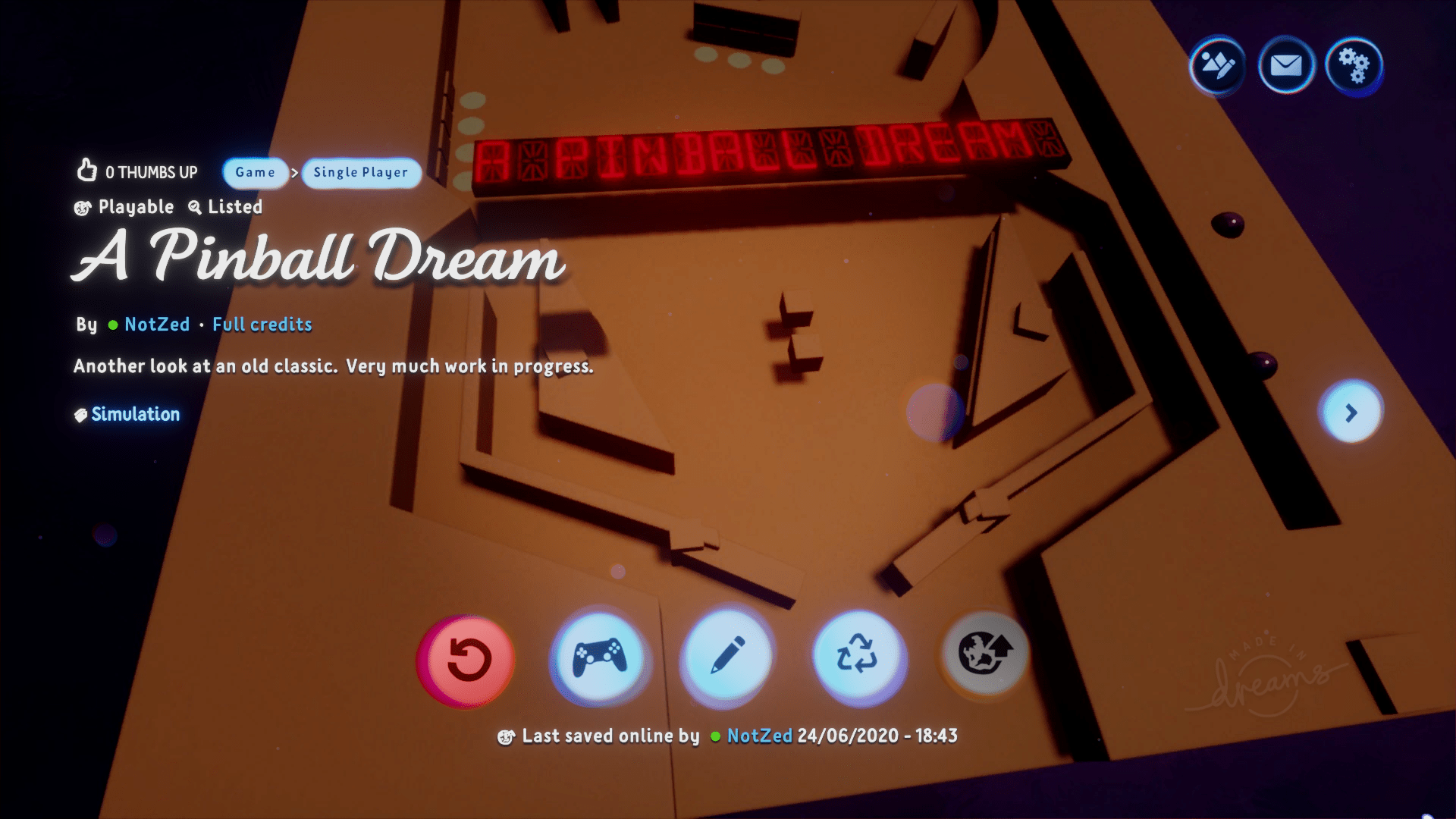Open the Single Player breadcrumb
Viewport: 1456px width, 819px height.
tap(361, 173)
